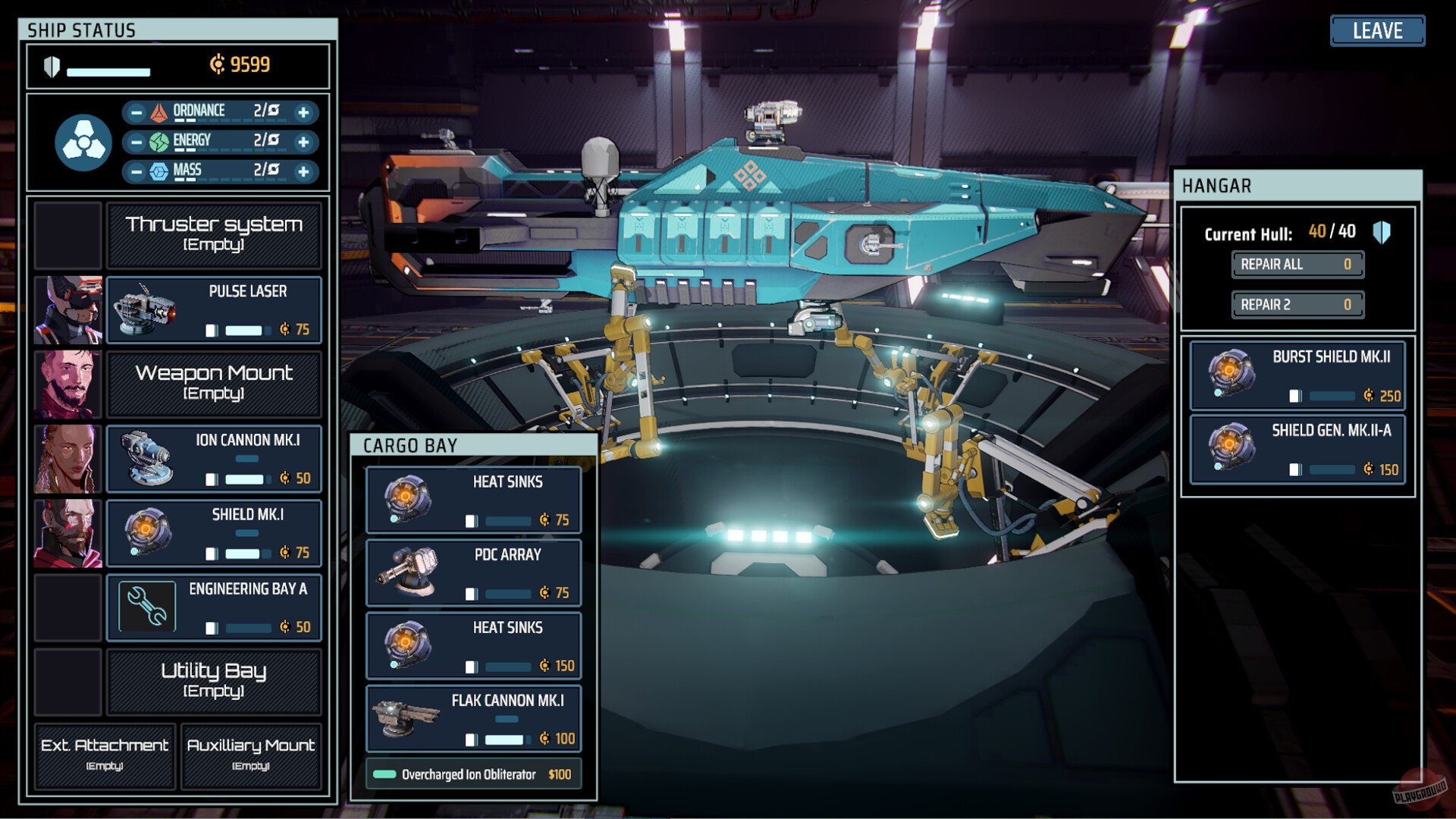Viewport: 1456px width, 819px height.
Task: Select the empty Utility Bay slot
Action: [x=215, y=682]
